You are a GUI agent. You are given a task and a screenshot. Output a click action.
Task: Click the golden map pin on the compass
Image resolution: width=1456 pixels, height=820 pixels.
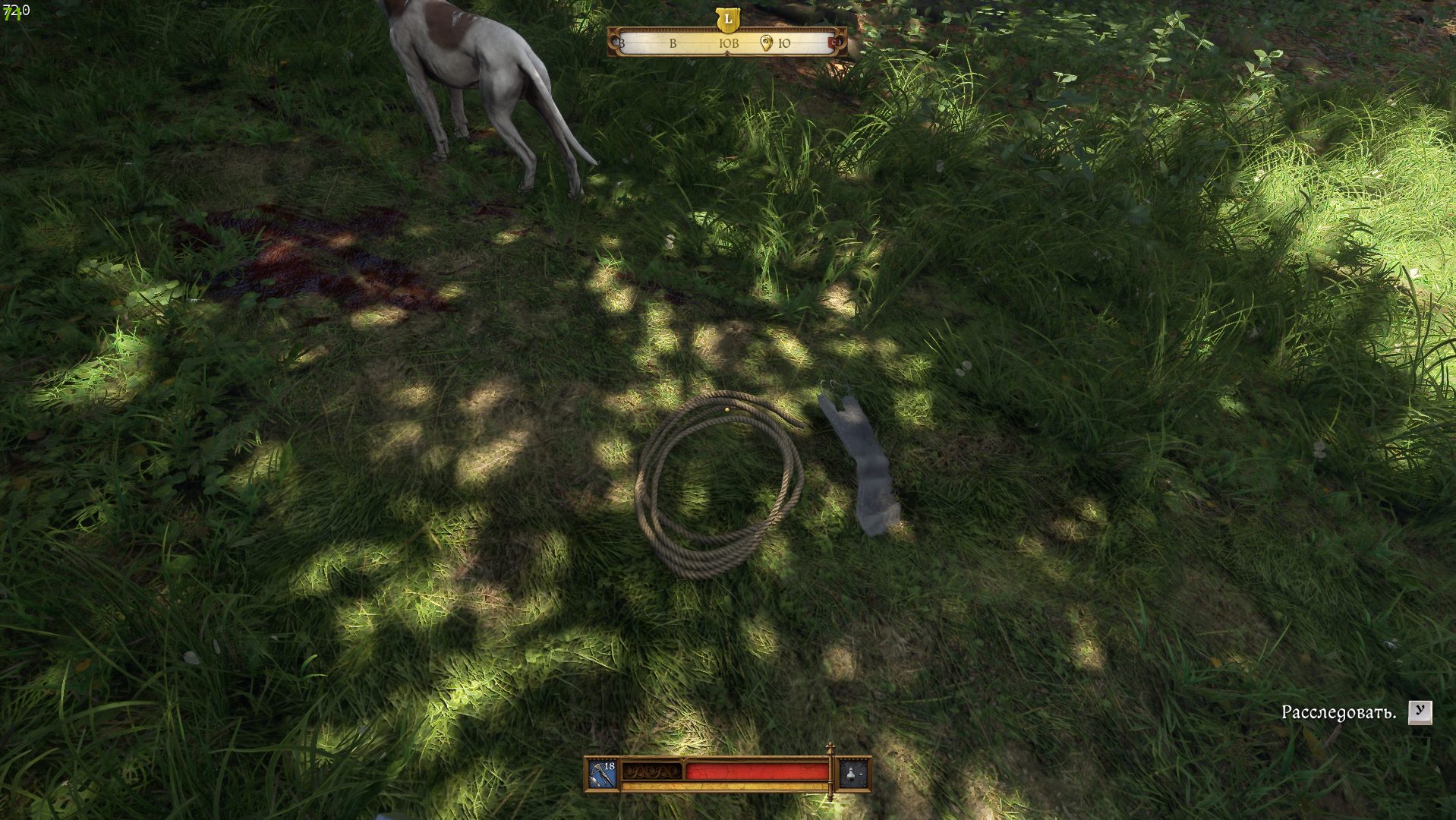pos(766,43)
